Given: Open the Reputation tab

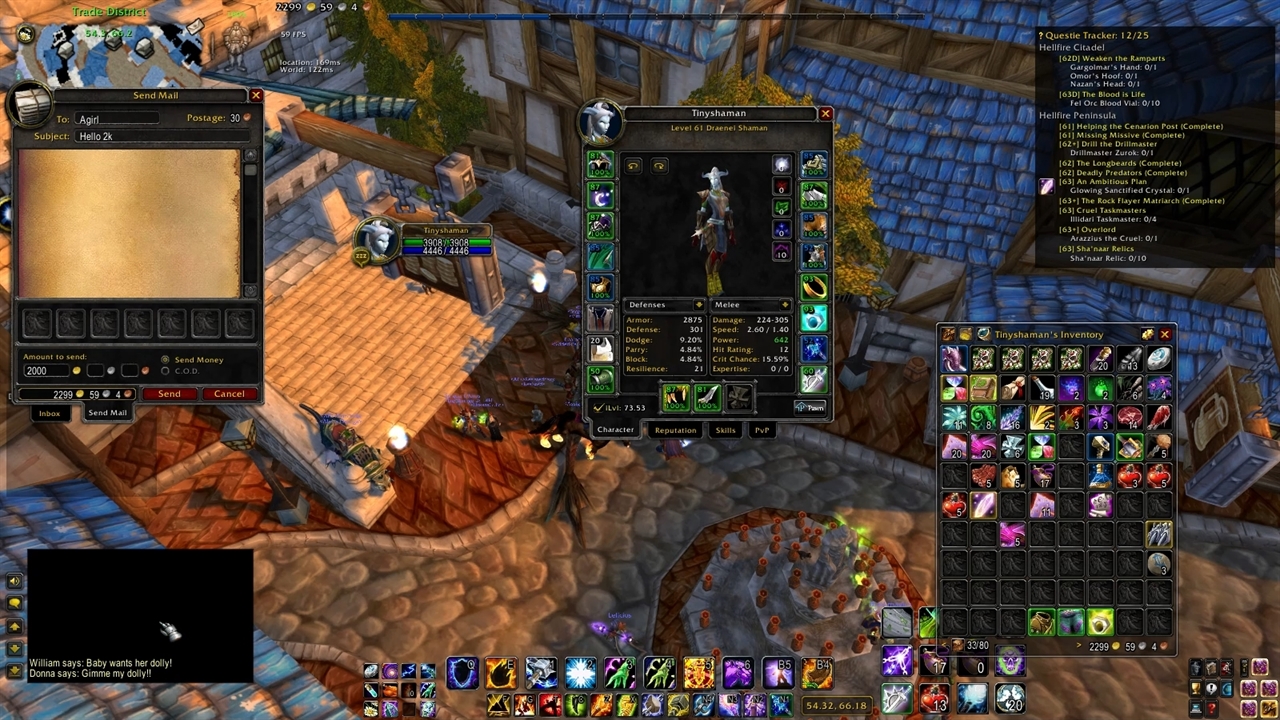Looking at the screenshot, I should (x=675, y=430).
